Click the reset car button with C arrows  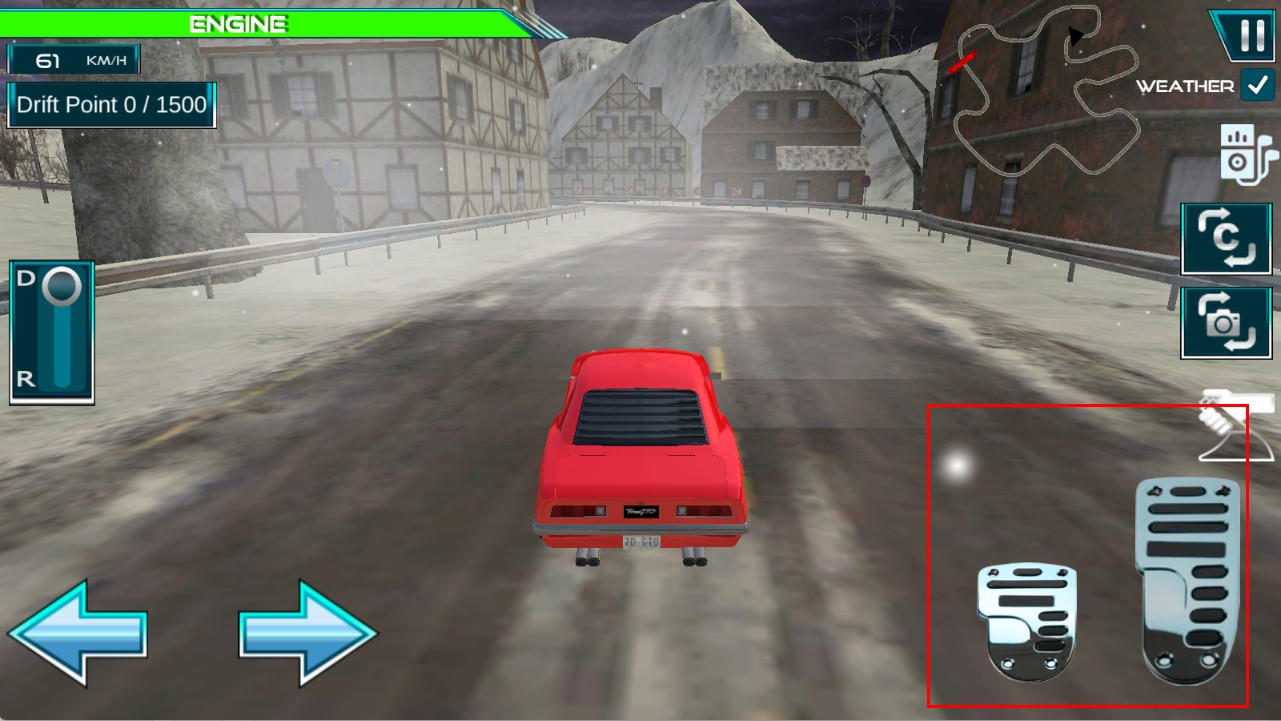click(1226, 238)
